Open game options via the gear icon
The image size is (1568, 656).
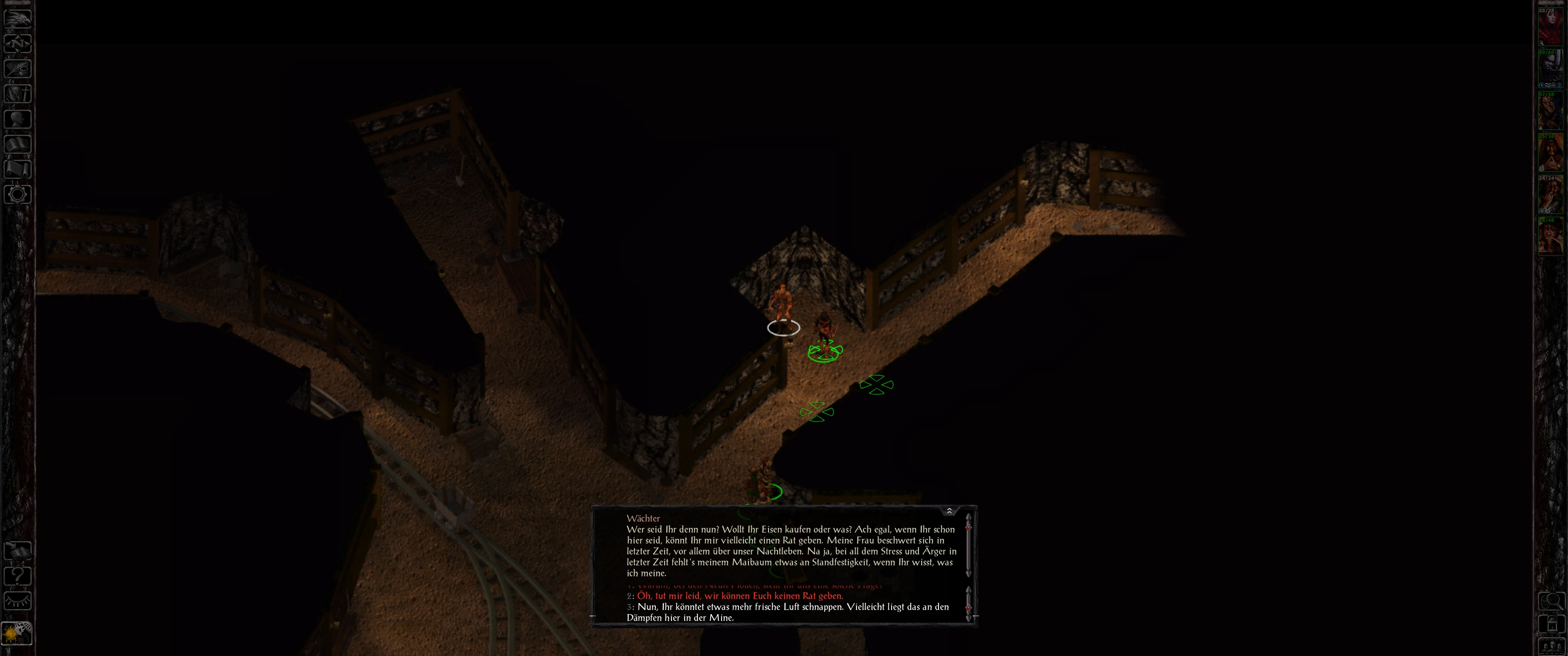[18, 195]
